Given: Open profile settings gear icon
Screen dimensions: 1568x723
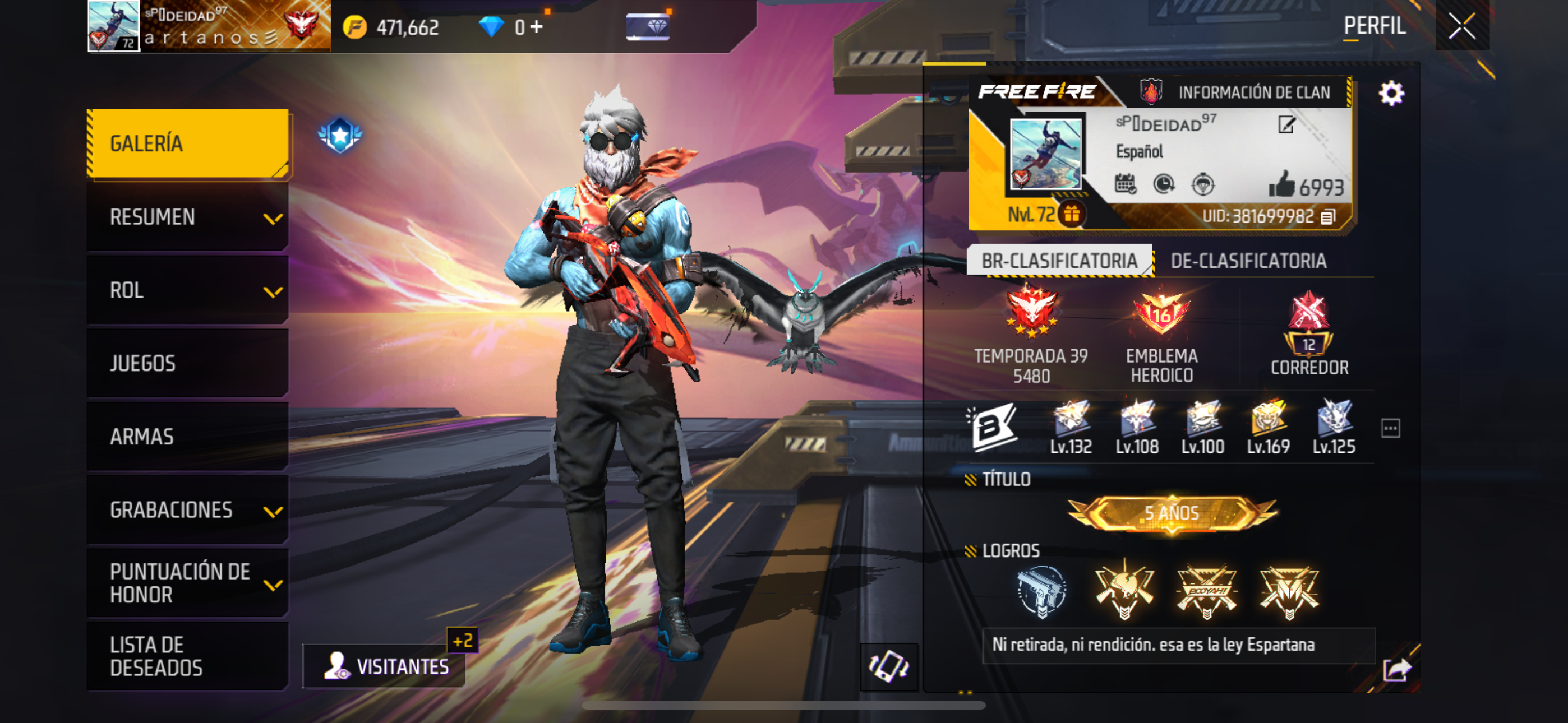Looking at the screenshot, I should click(1391, 94).
